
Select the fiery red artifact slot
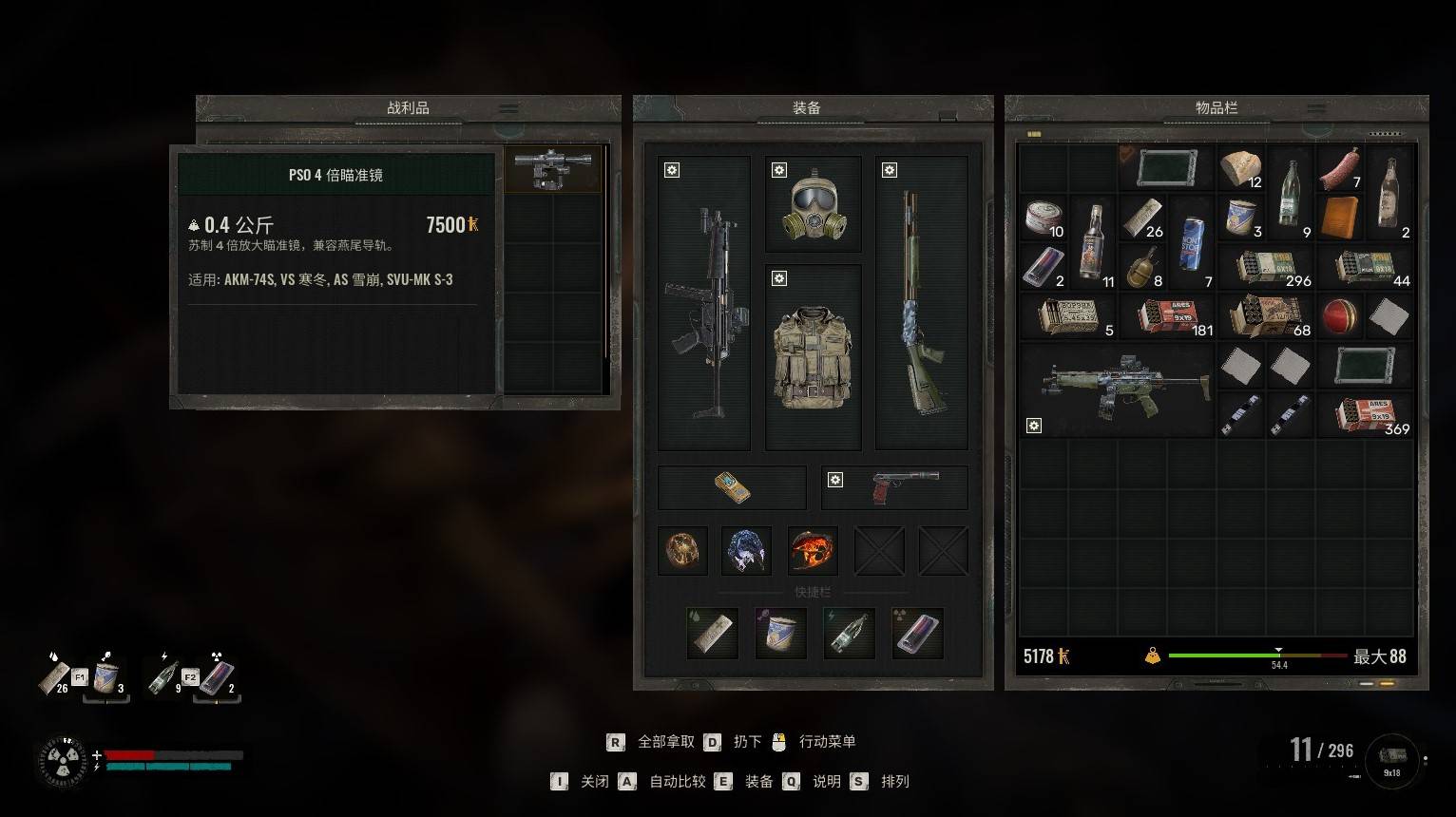coord(813,551)
